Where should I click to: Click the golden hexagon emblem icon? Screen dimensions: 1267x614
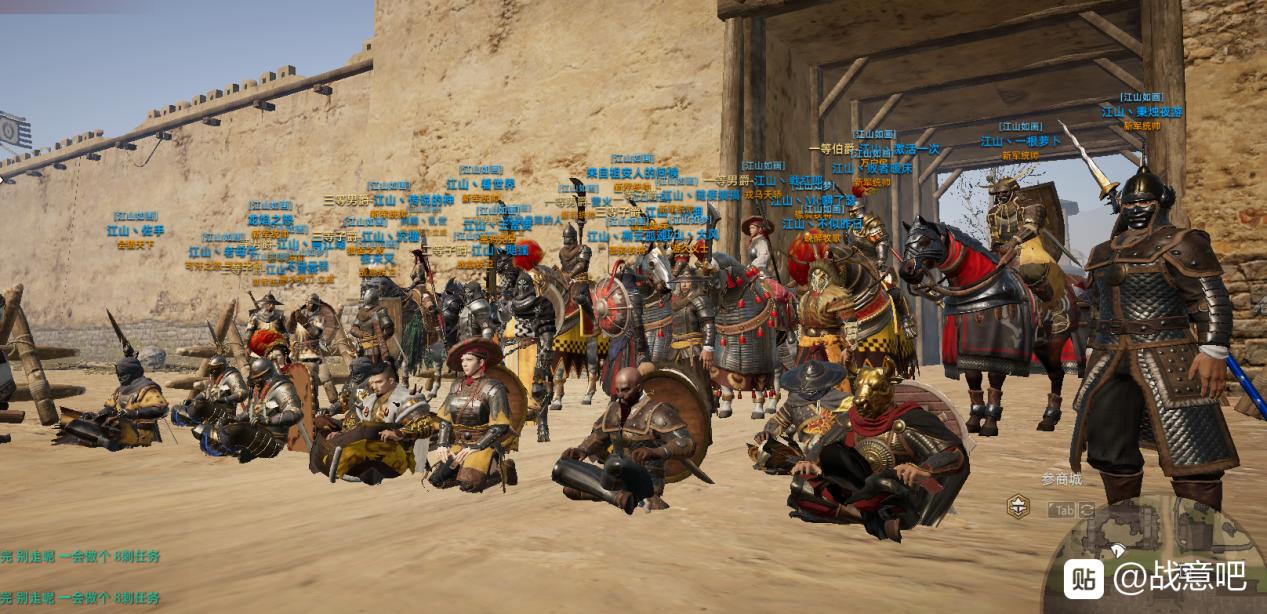click(x=1018, y=507)
